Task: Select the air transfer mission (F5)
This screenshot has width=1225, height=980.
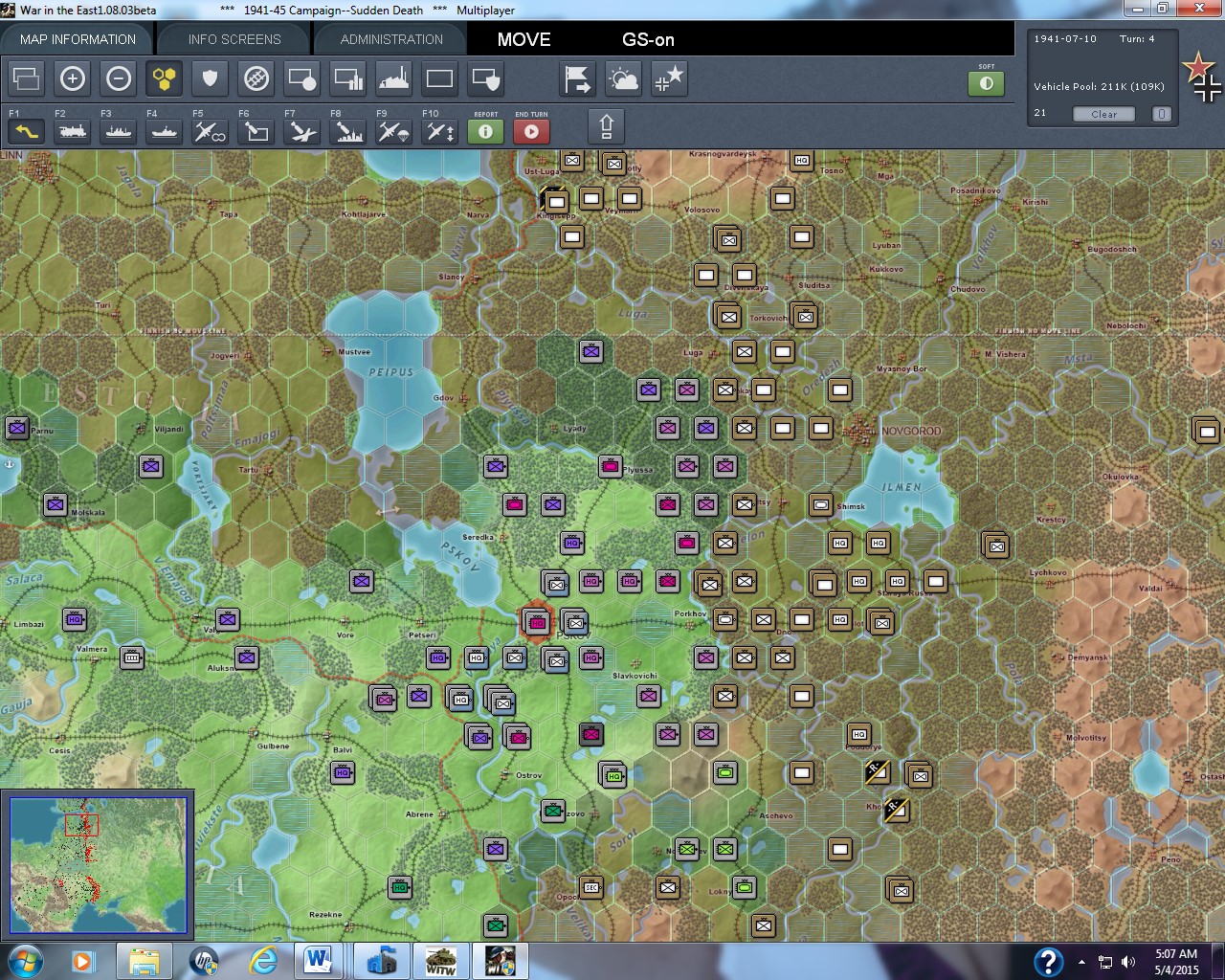Action: click(209, 132)
